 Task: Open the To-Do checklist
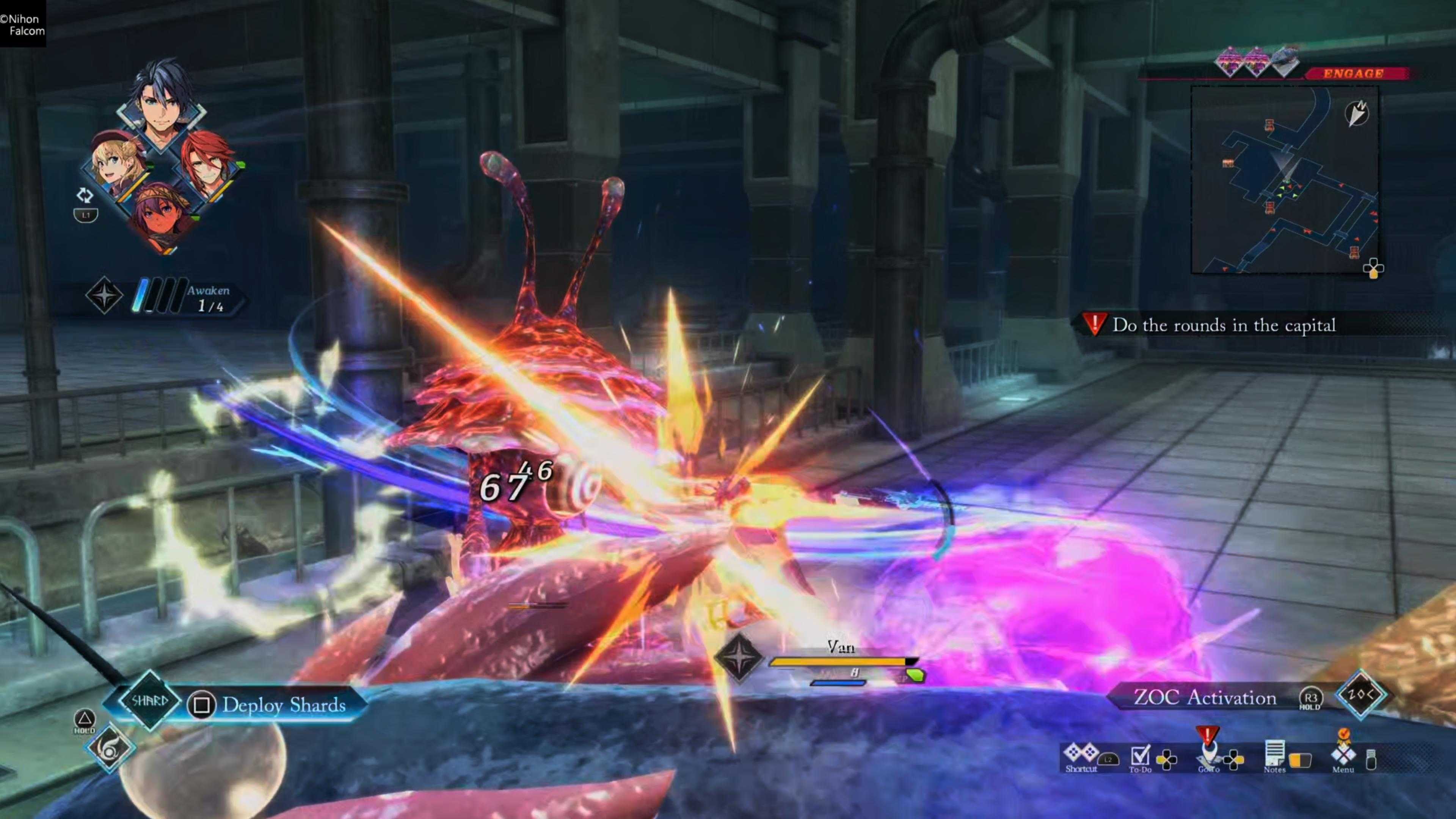[x=1140, y=758]
